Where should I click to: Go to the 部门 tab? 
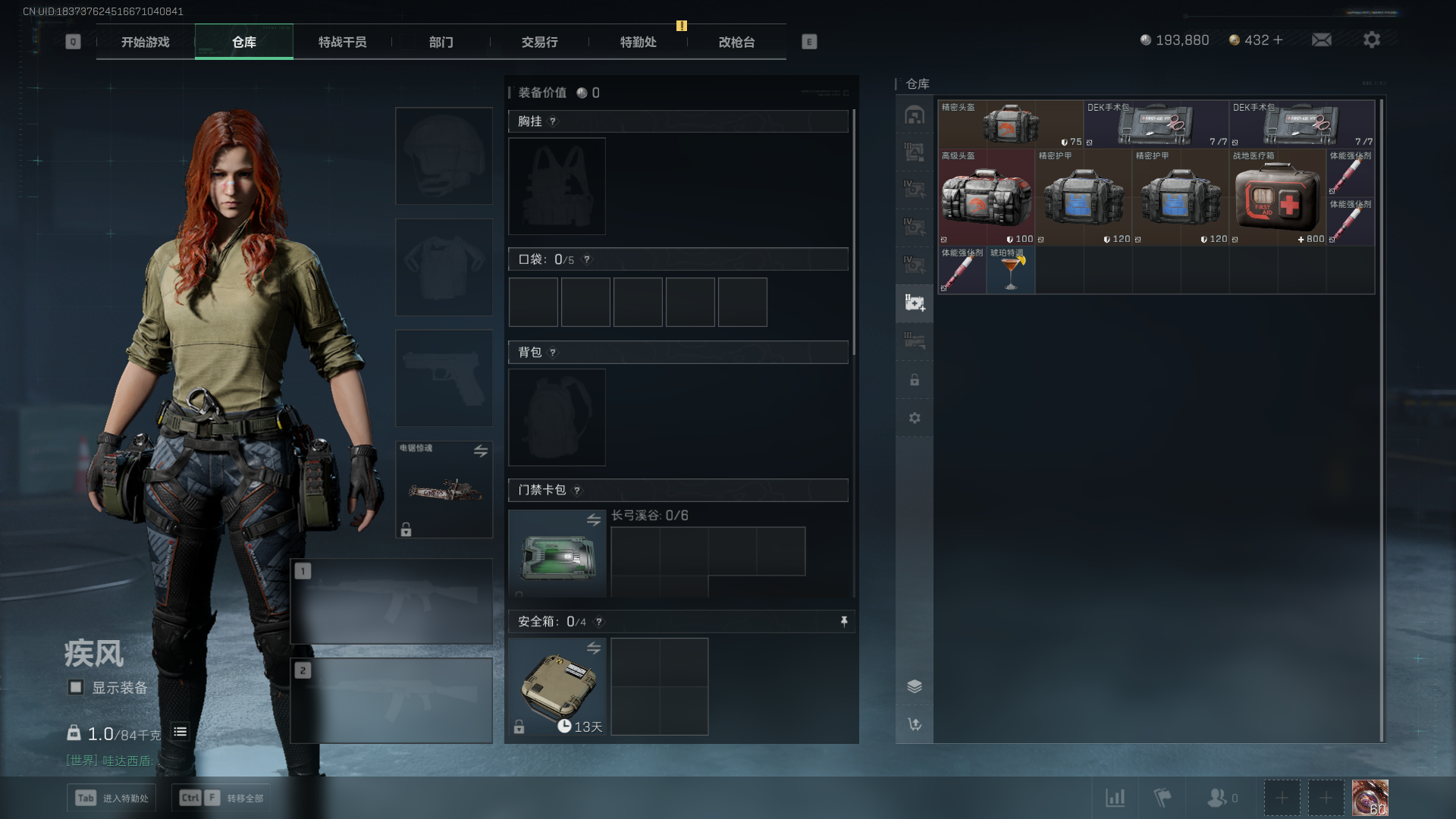(x=441, y=42)
